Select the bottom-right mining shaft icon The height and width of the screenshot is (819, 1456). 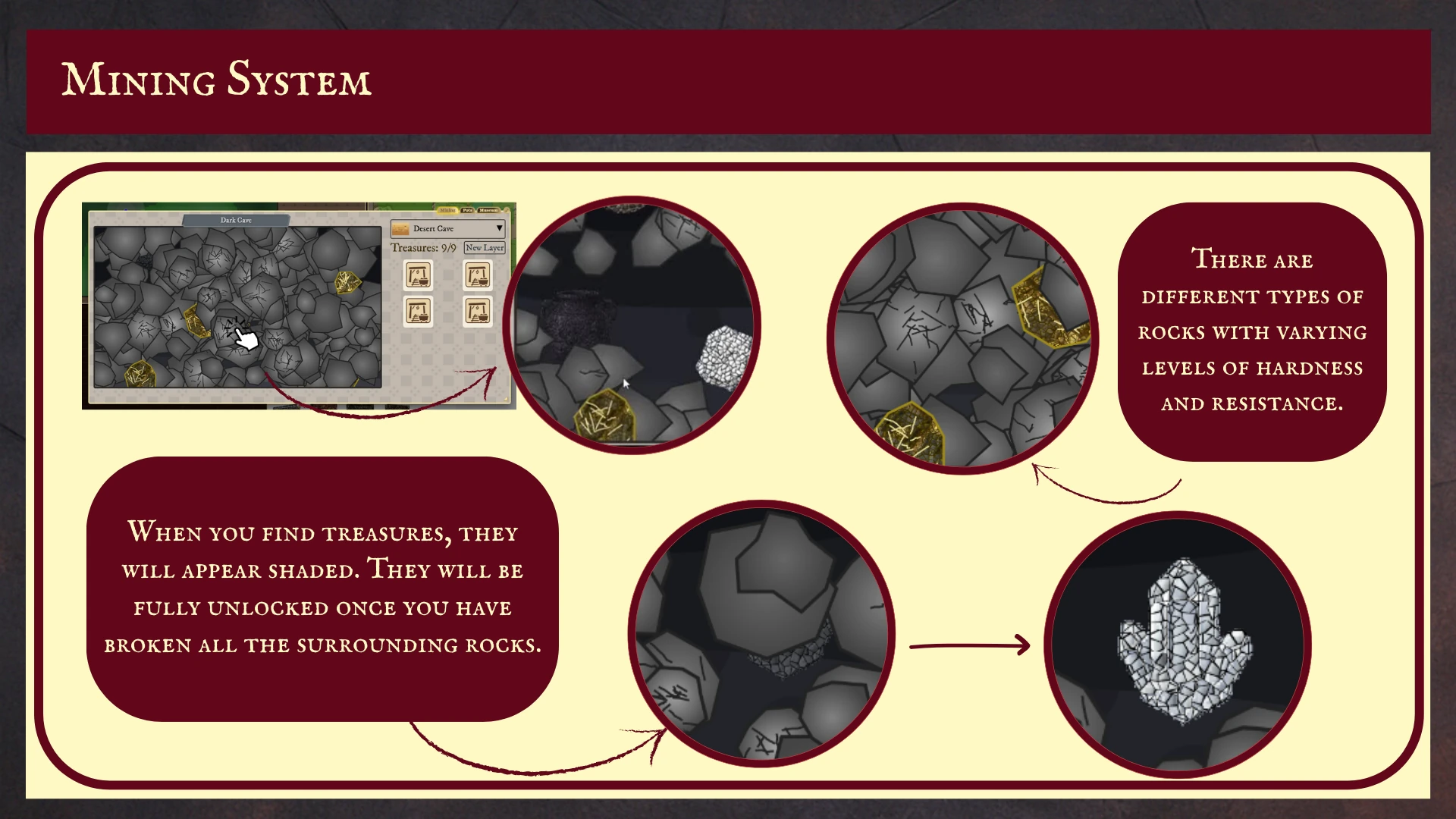(x=479, y=312)
